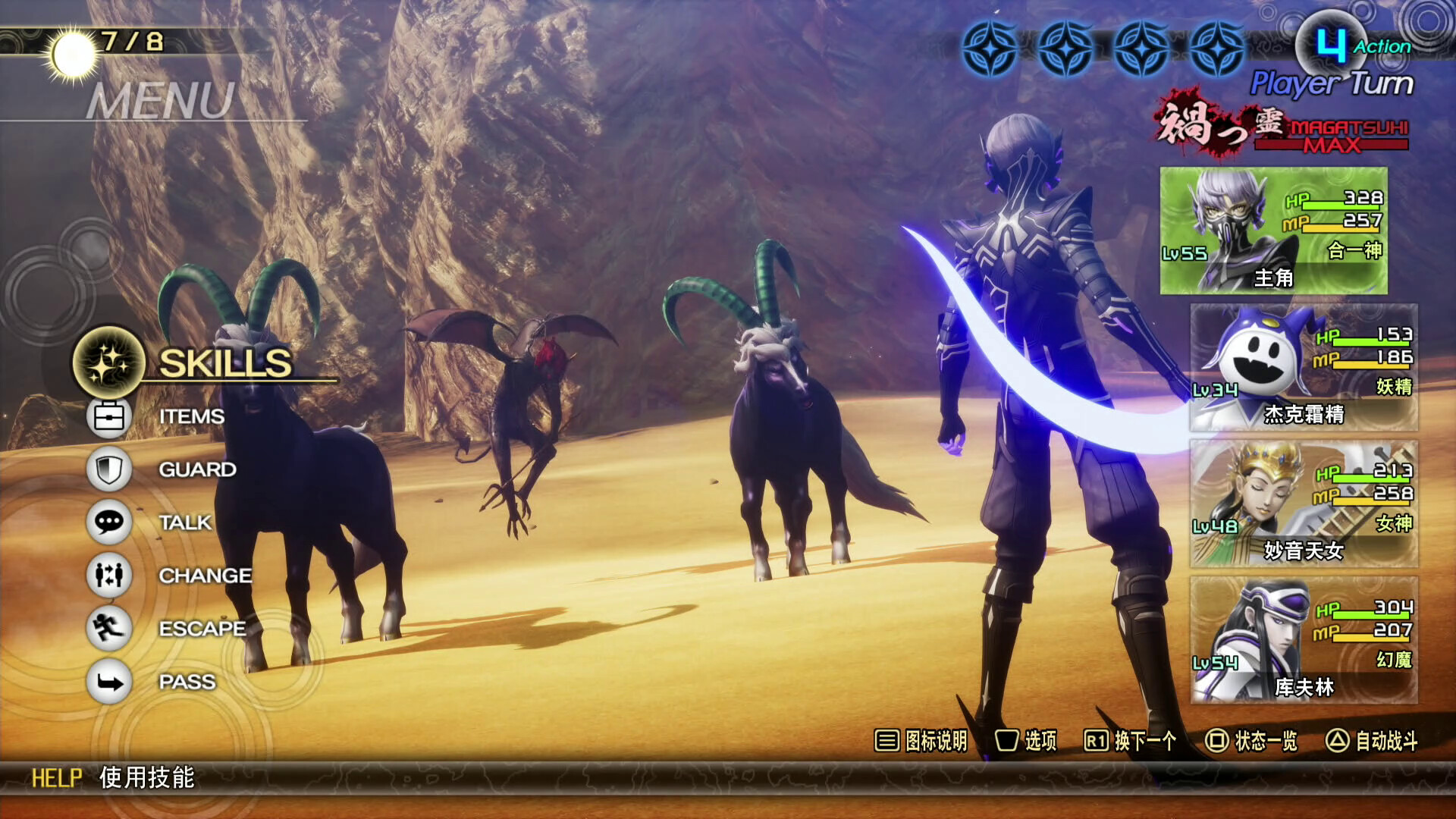The image size is (1456, 819).
Task: Click the GUARD shield icon
Action: (108, 469)
